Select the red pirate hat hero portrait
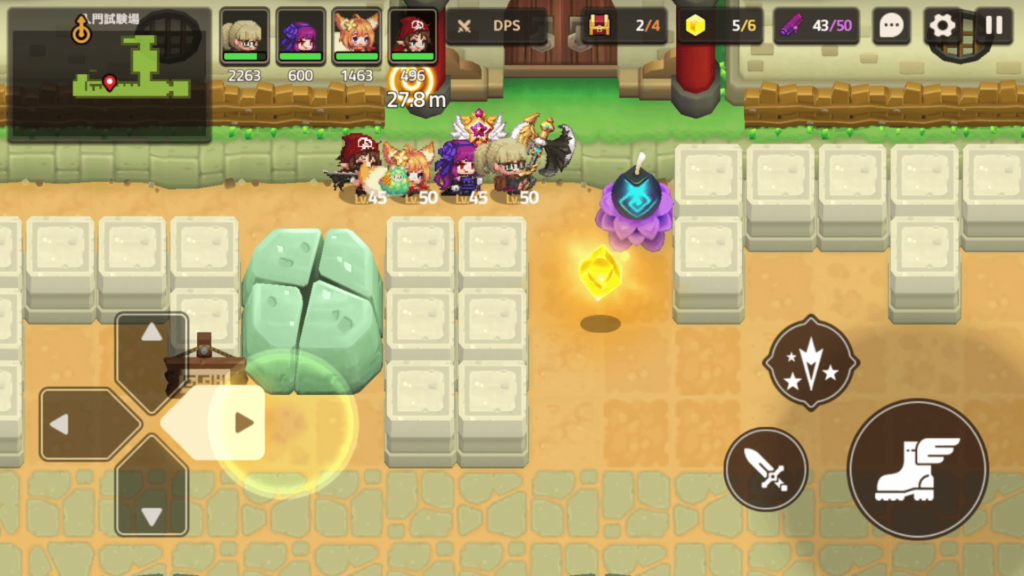Viewport: 1024px width, 576px height. (x=412, y=35)
